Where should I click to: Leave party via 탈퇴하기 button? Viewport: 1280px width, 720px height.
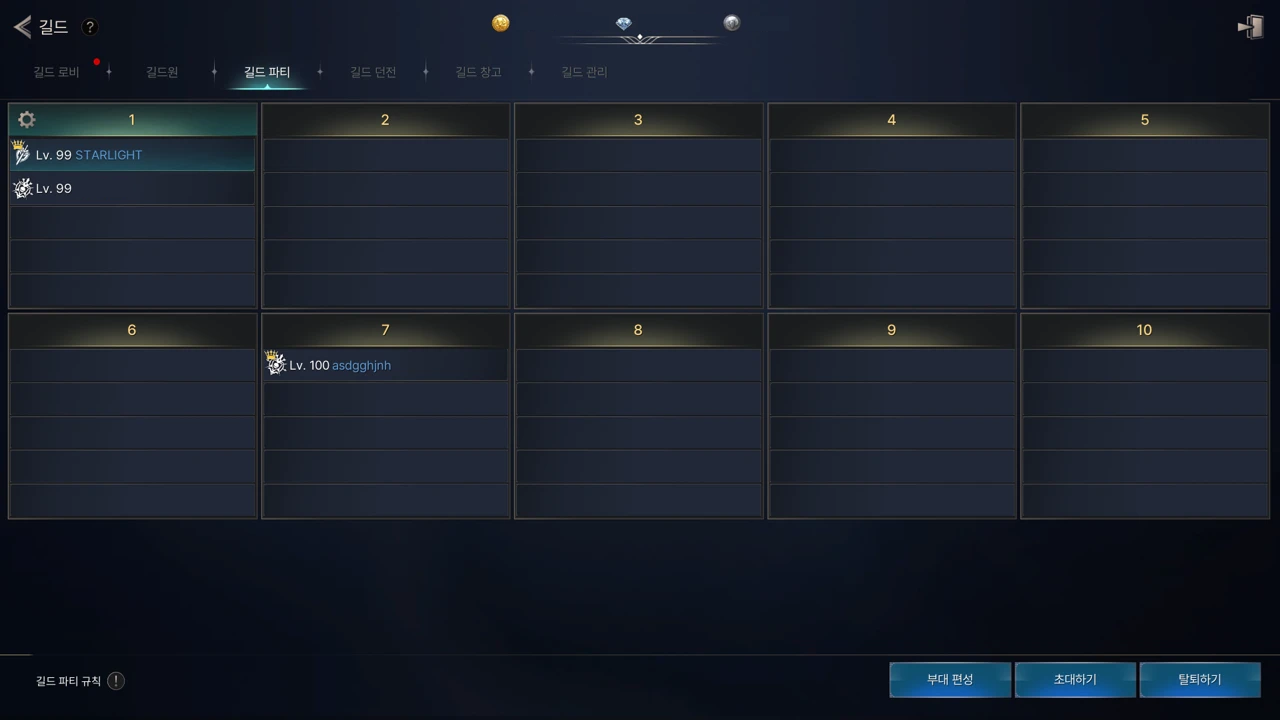pos(1200,680)
